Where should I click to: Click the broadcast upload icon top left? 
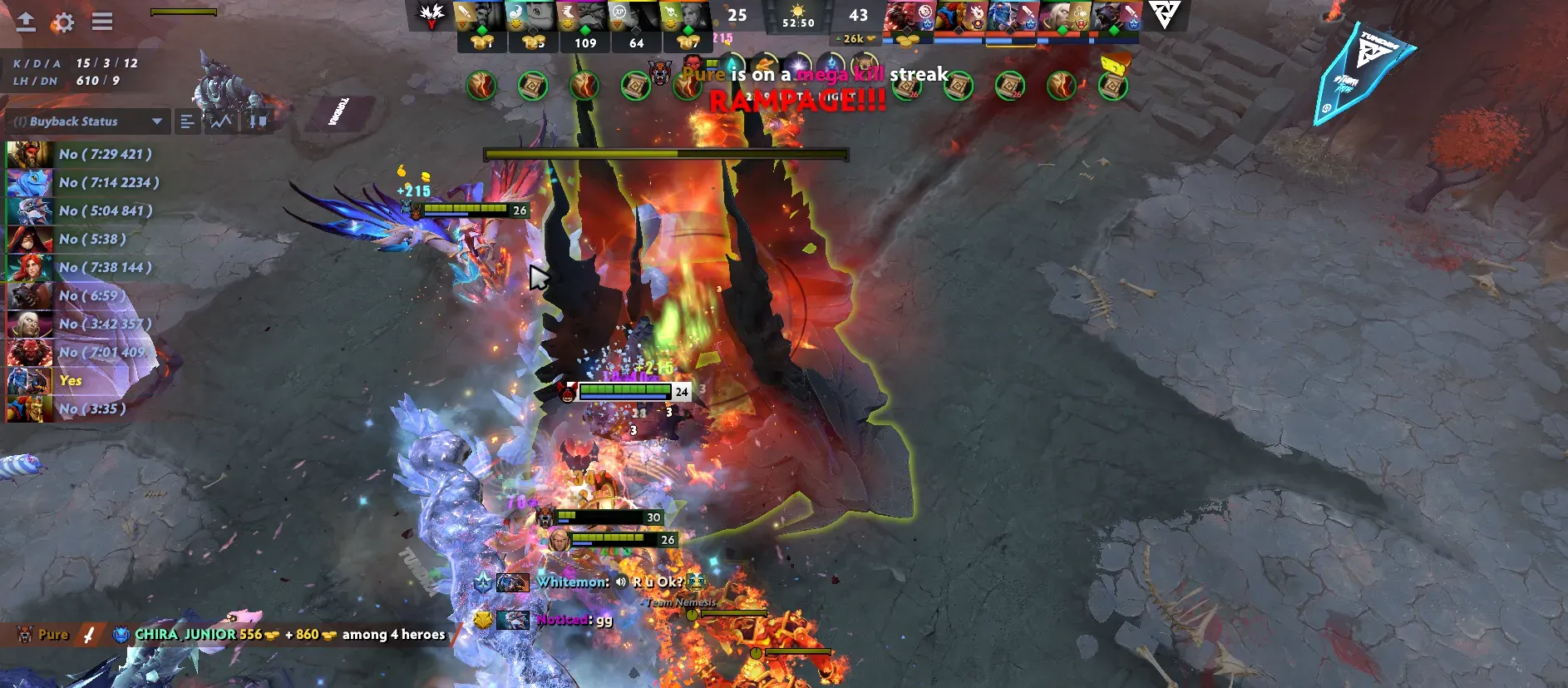[x=26, y=23]
